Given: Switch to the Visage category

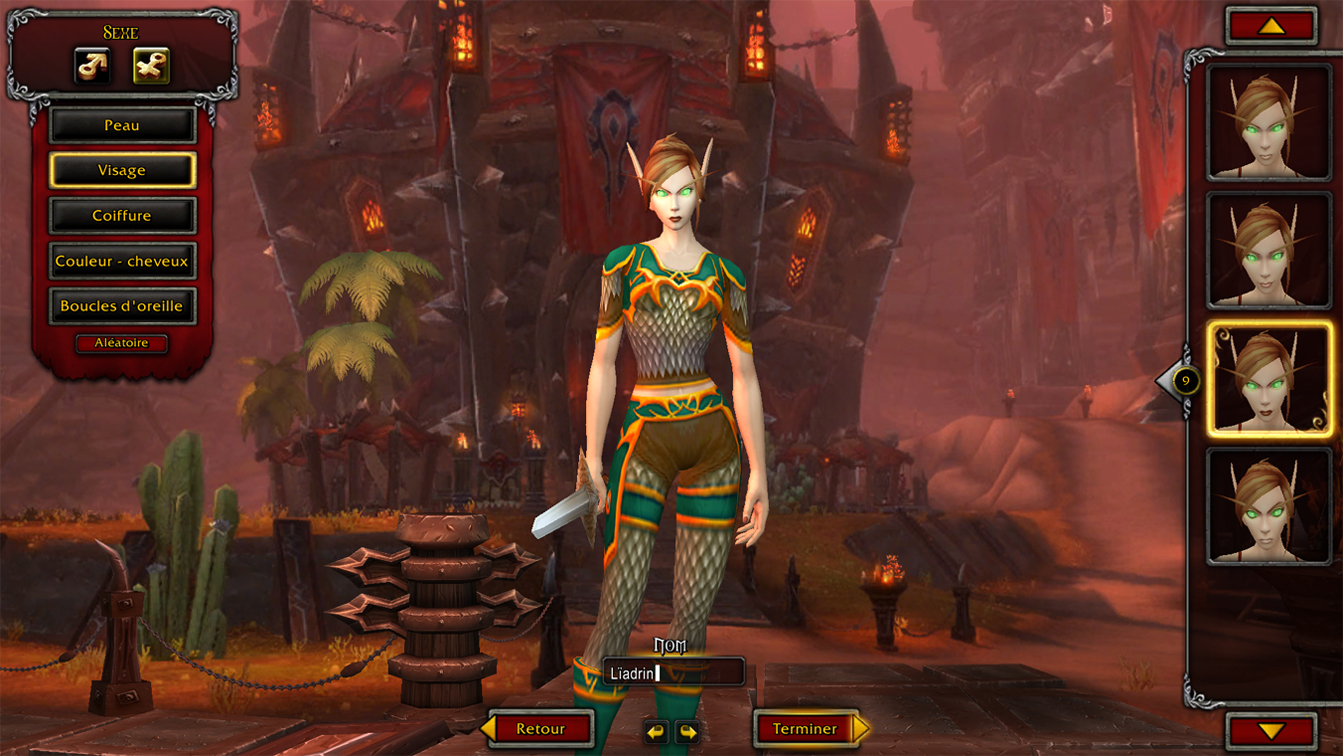Looking at the screenshot, I should click(x=122, y=171).
